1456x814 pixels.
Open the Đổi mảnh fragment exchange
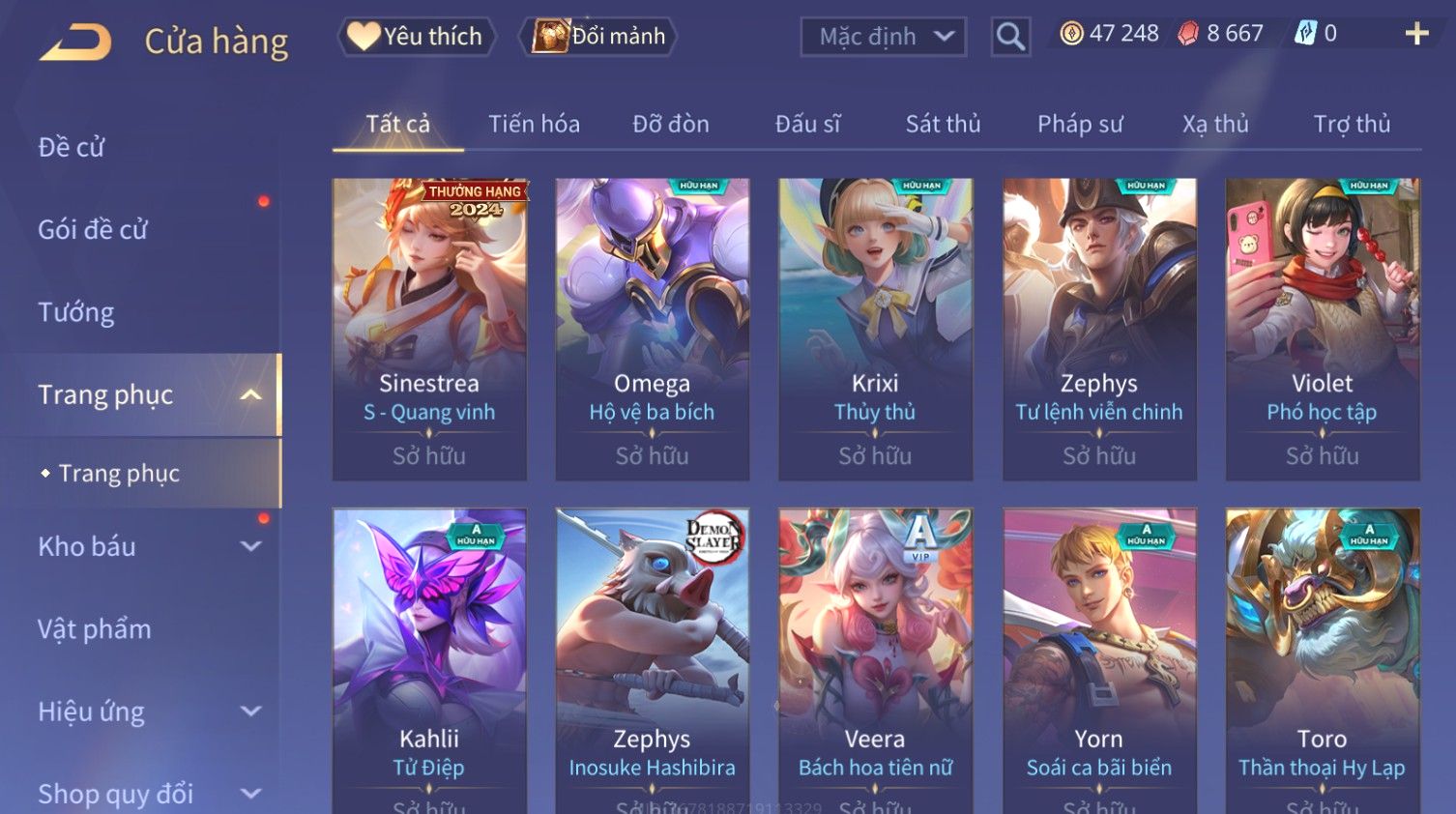tap(598, 37)
